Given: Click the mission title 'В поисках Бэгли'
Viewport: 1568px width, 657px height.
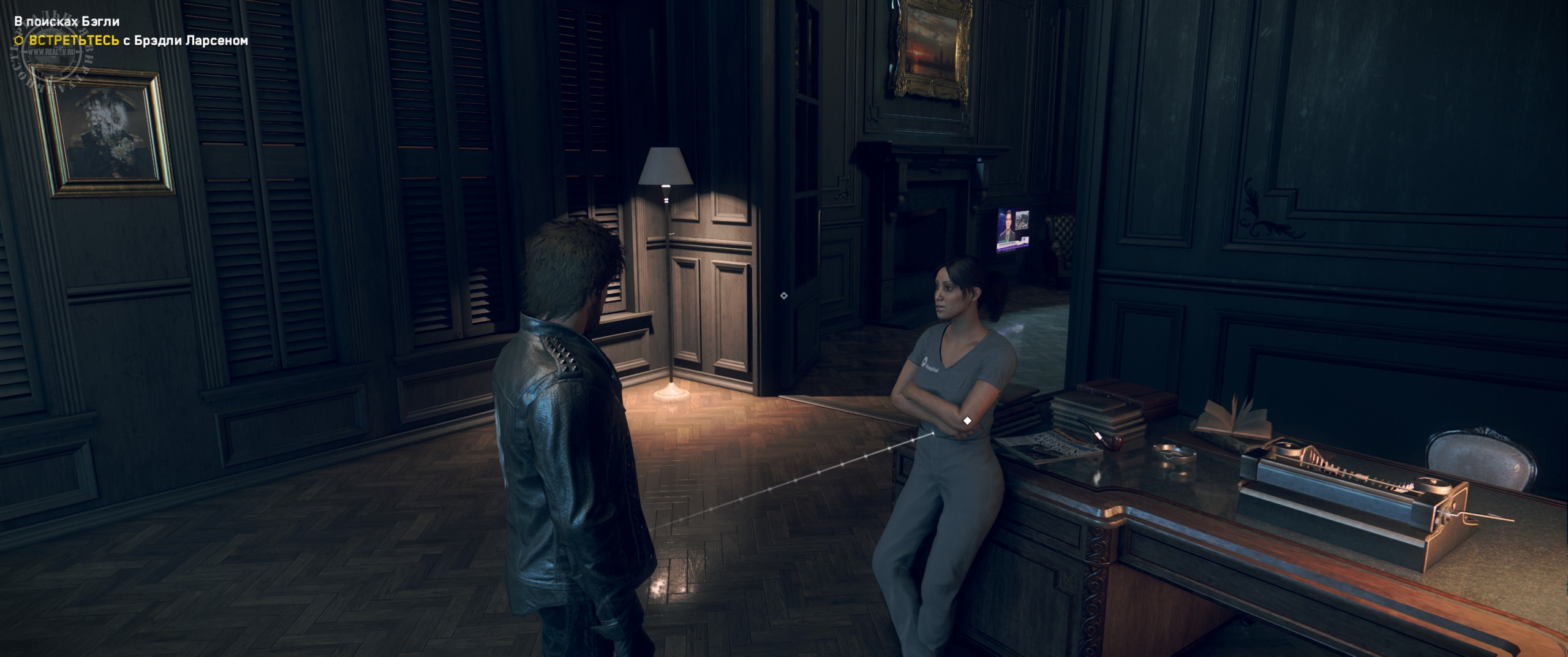Looking at the screenshot, I should [67, 21].
